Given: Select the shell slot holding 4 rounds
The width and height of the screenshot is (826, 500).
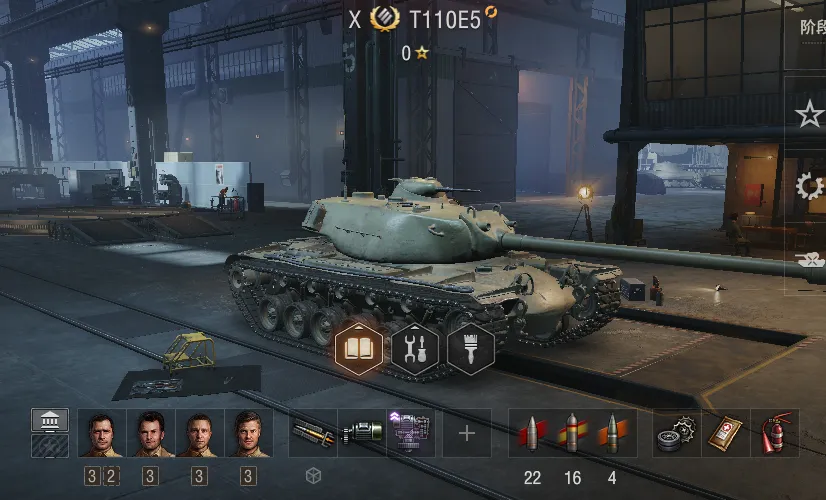Looking at the screenshot, I should [612, 433].
